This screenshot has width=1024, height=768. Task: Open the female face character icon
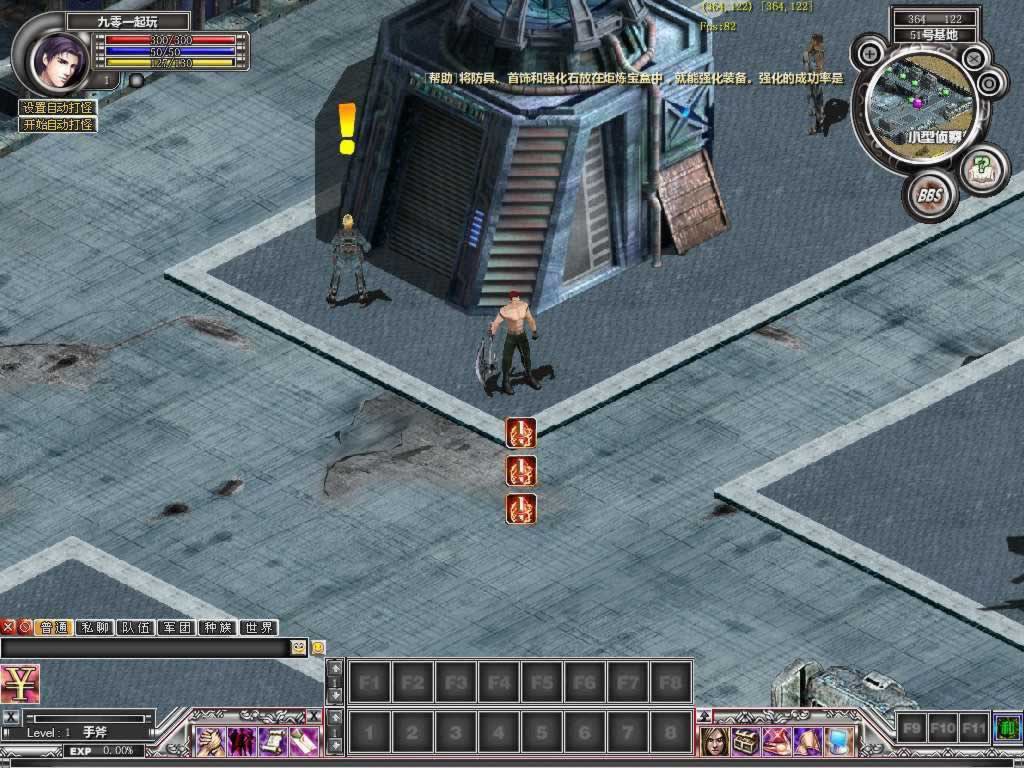(x=714, y=741)
